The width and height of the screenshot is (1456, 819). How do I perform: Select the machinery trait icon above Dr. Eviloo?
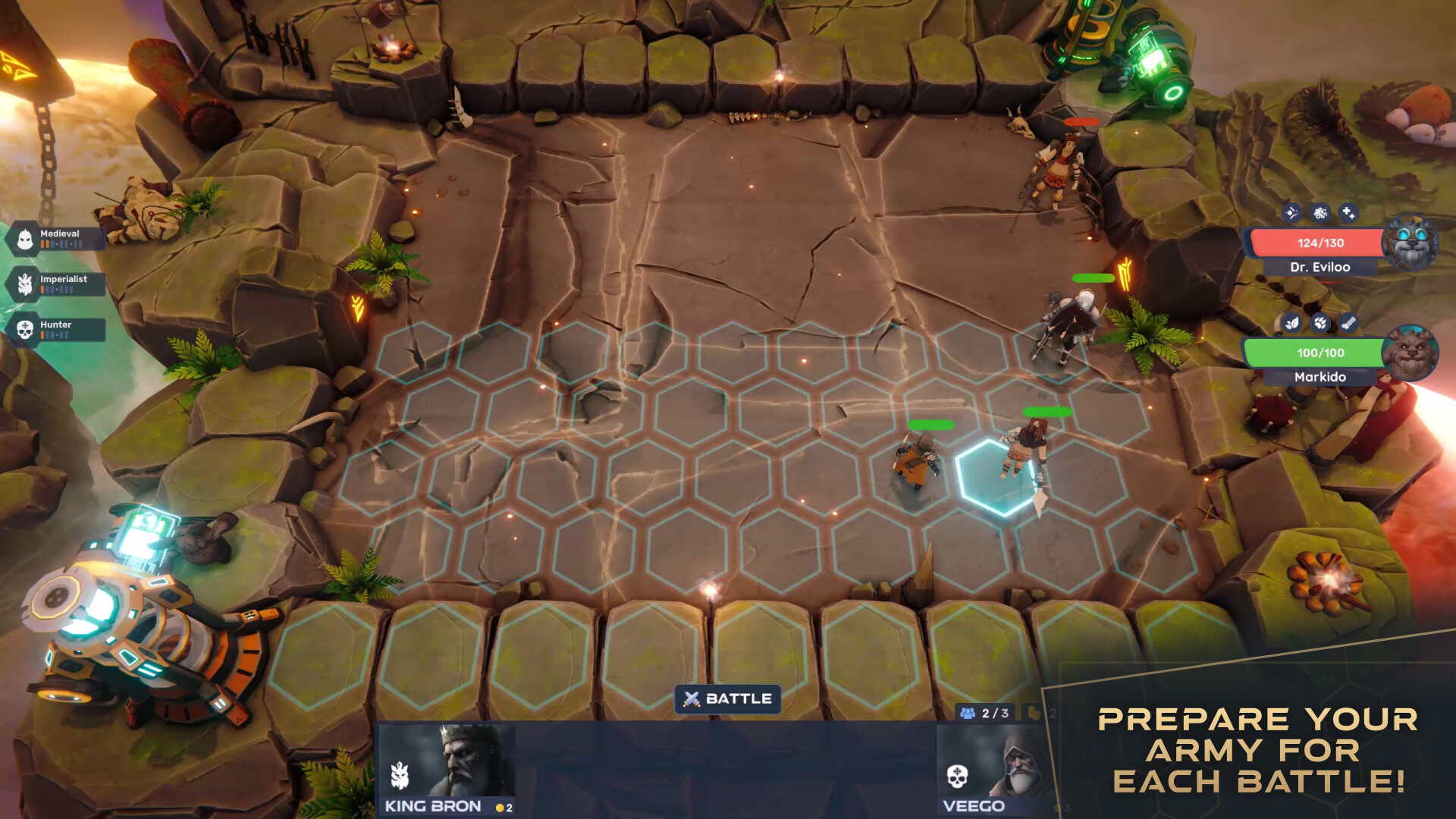click(1319, 212)
